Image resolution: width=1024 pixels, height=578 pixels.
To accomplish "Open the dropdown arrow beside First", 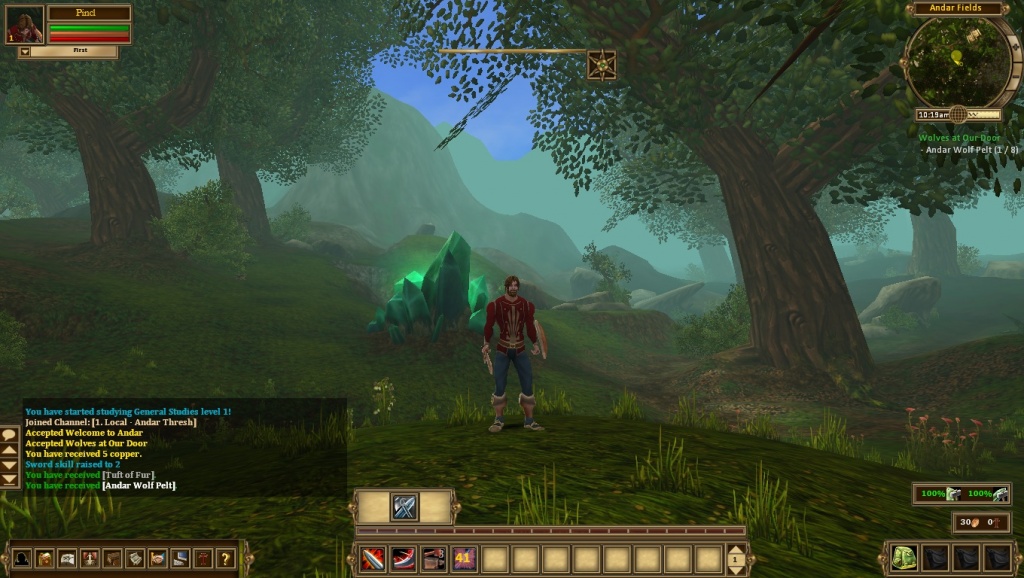I will pyautogui.click(x=24, y=51).
